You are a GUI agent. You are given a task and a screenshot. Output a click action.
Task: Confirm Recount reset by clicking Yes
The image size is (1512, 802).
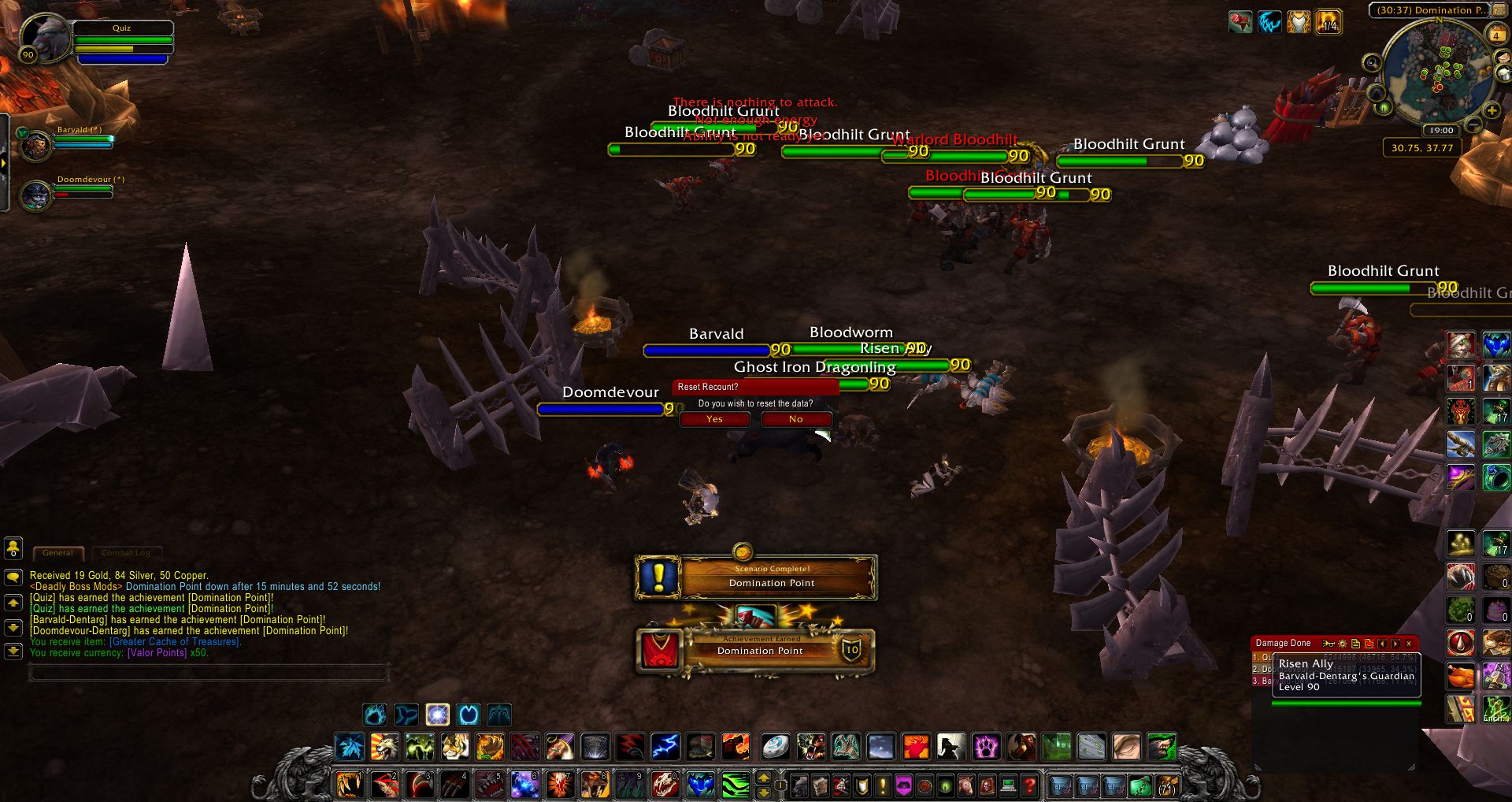713,419
